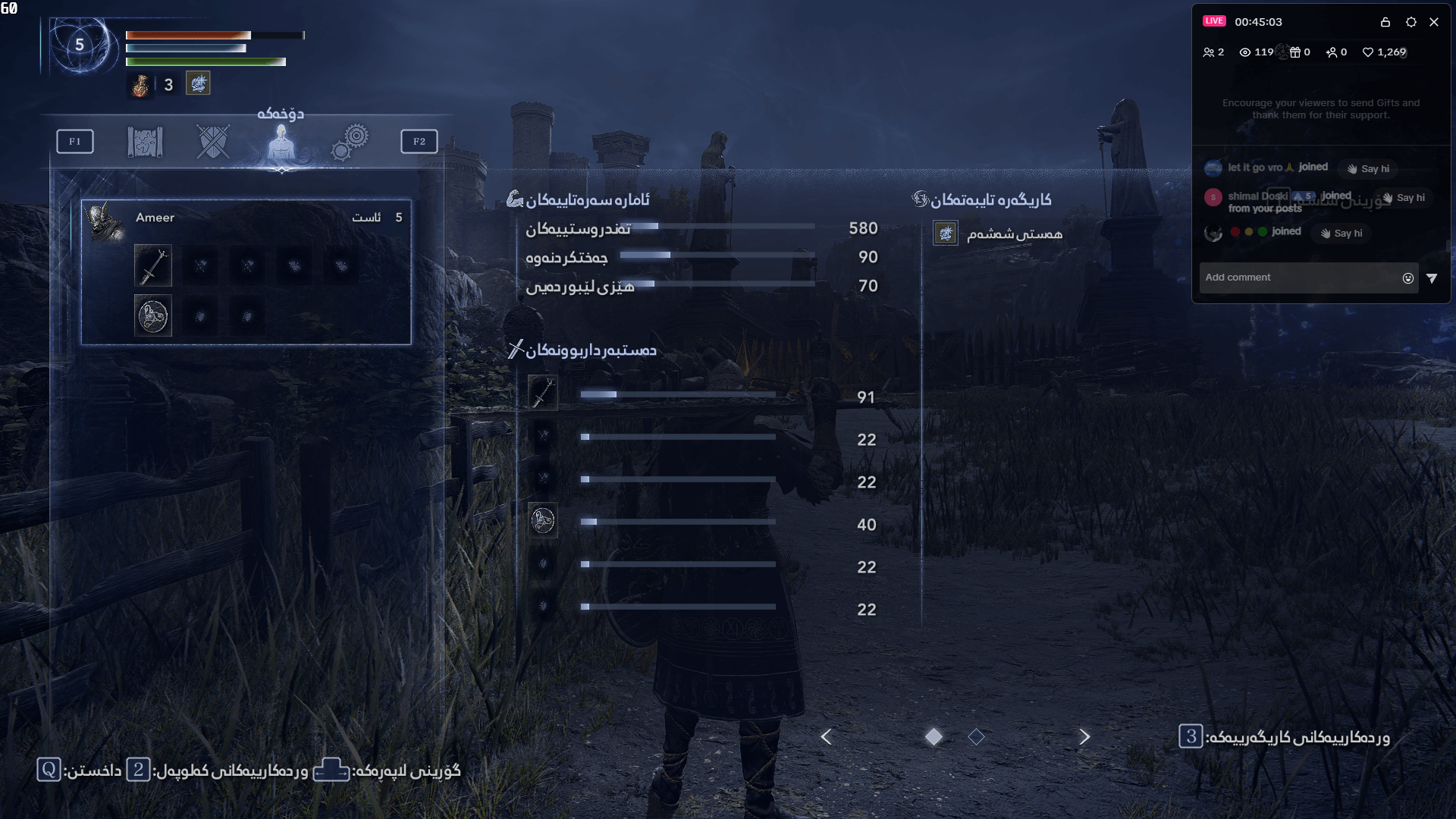This screenshot has height=819, width=1456.
Task: Select the talisman medallion slot icon
Action: [x=153, y=315]
